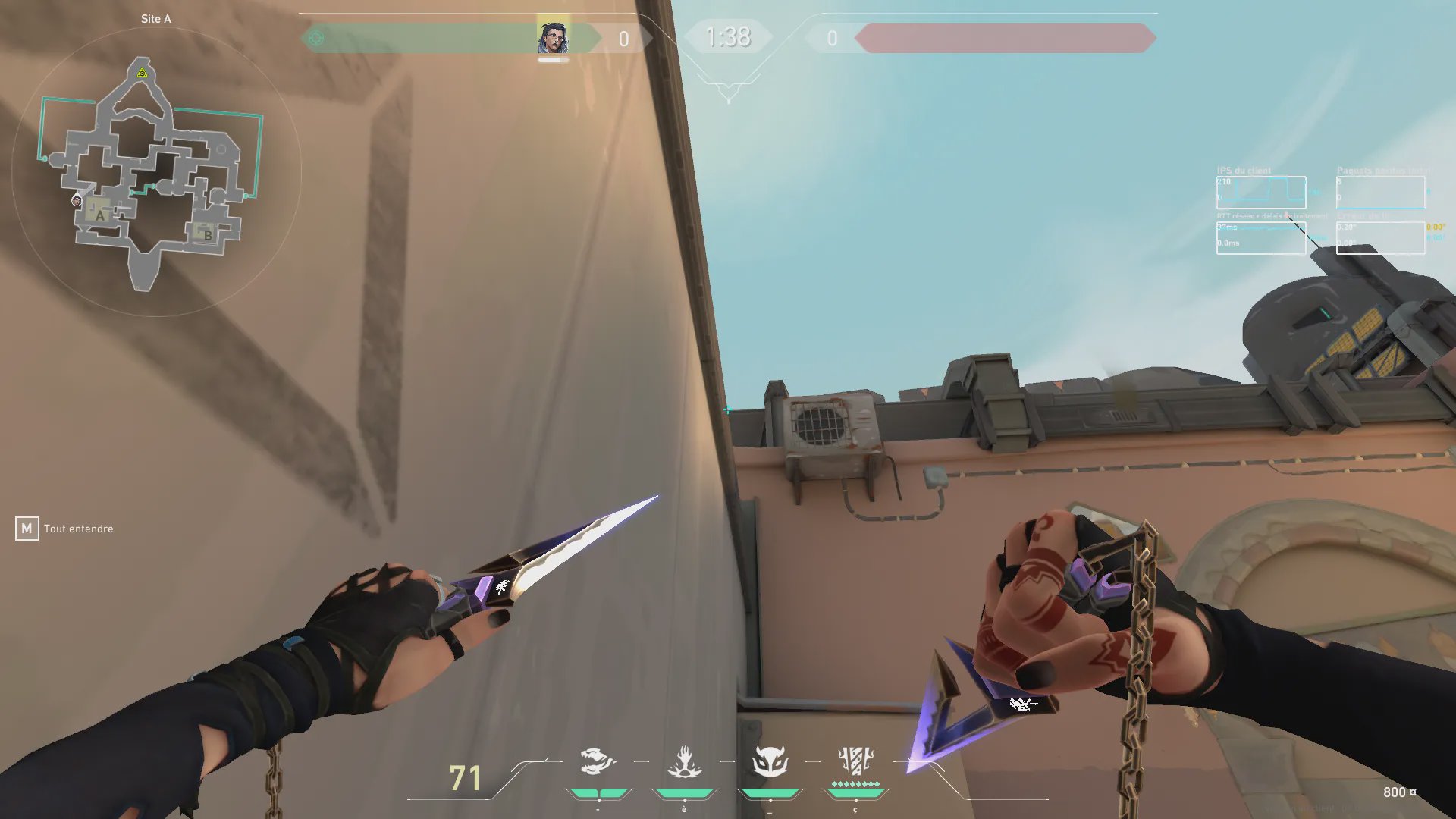
Task: Select the Seize ability icon
Action: tap(684, 761)
